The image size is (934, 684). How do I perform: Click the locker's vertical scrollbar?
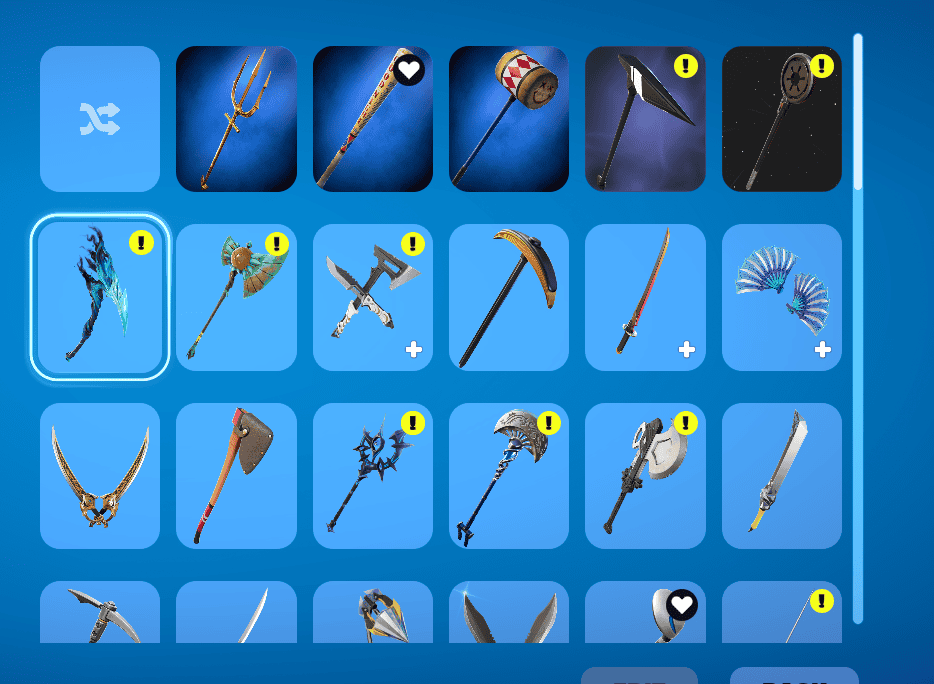pyautogui.click(x=858, y=330)
